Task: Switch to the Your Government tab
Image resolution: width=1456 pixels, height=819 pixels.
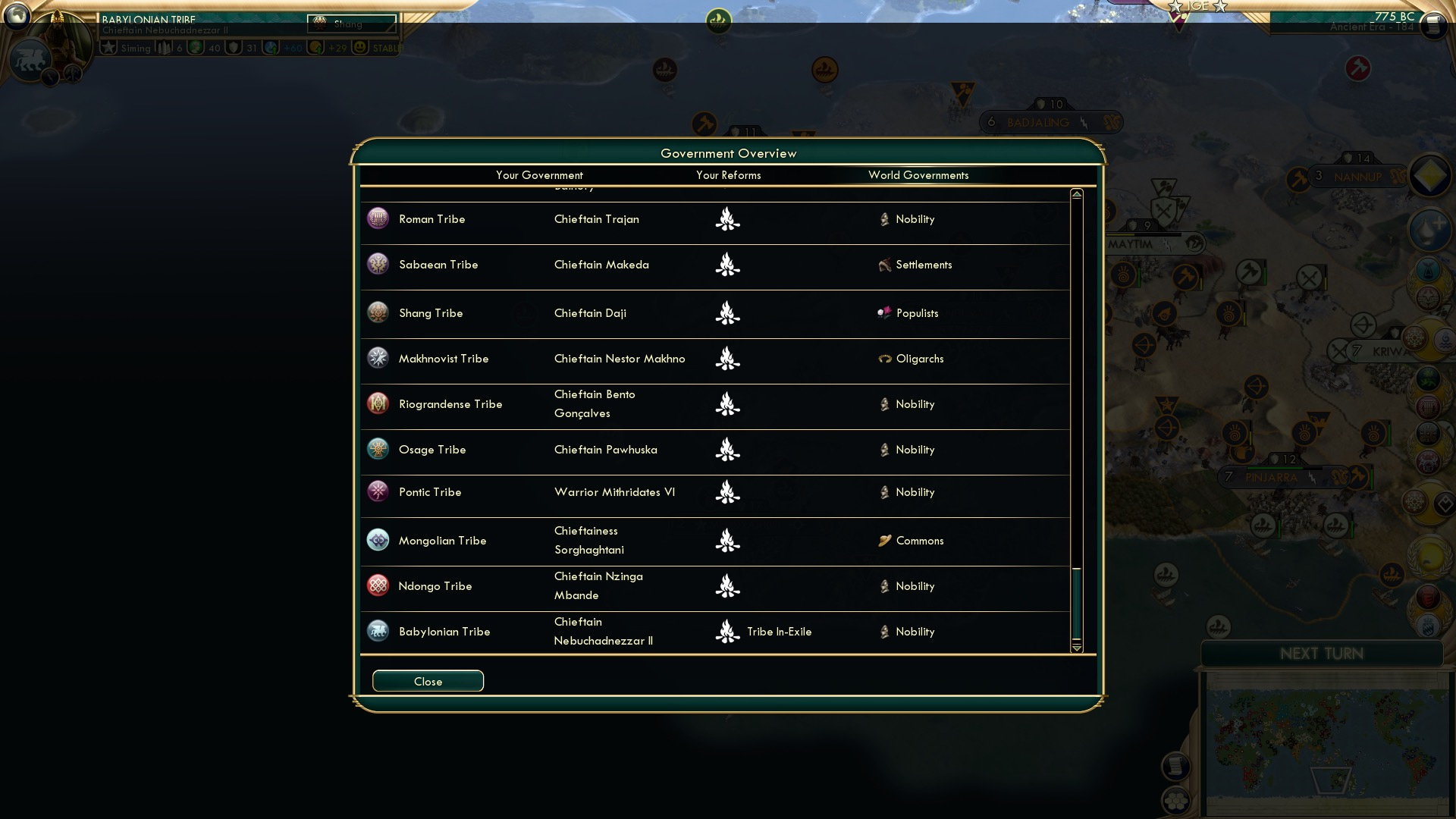Action: [539, 175]
